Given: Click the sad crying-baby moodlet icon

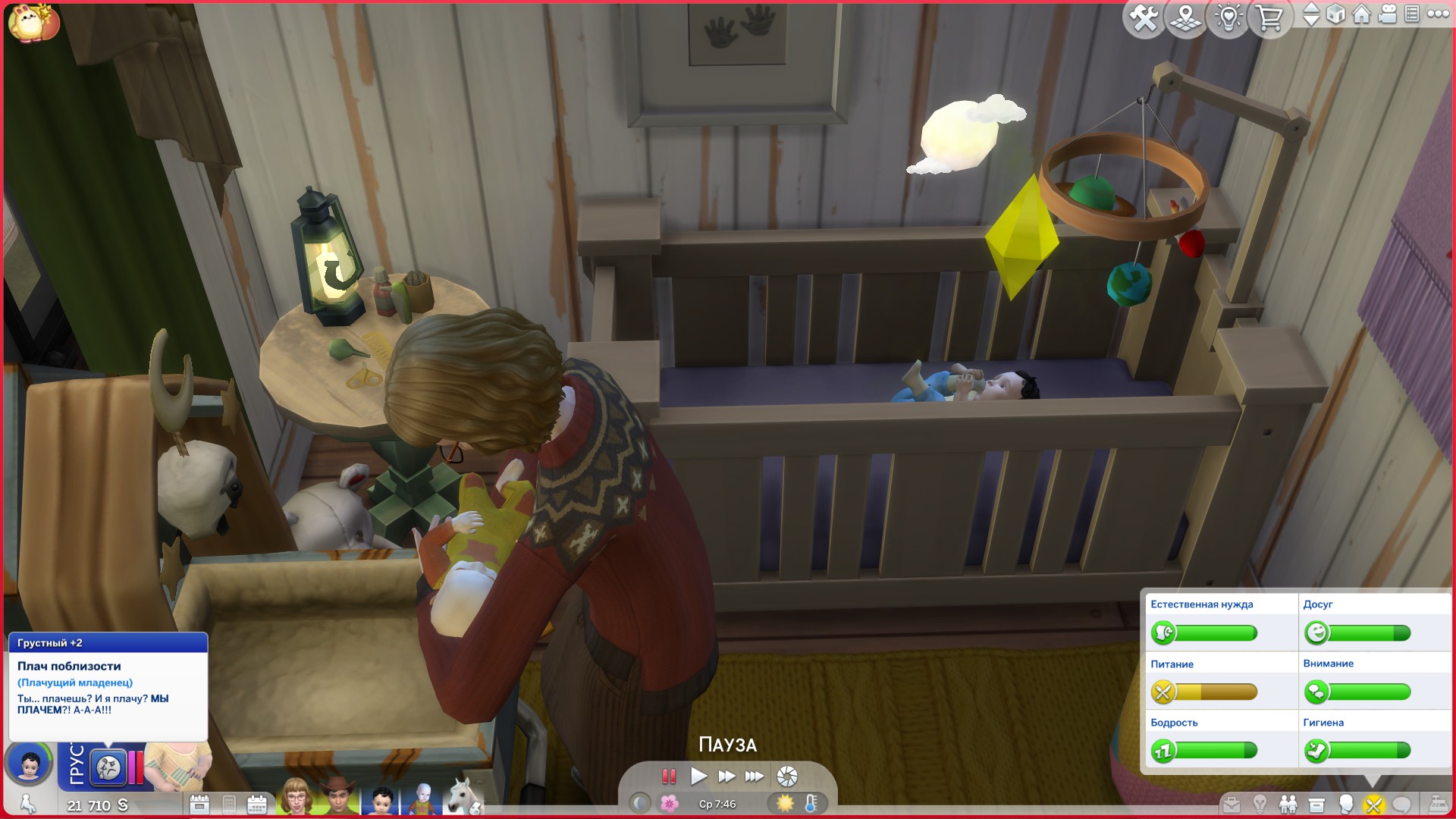Looking at the screenshot, I should 108,767.
